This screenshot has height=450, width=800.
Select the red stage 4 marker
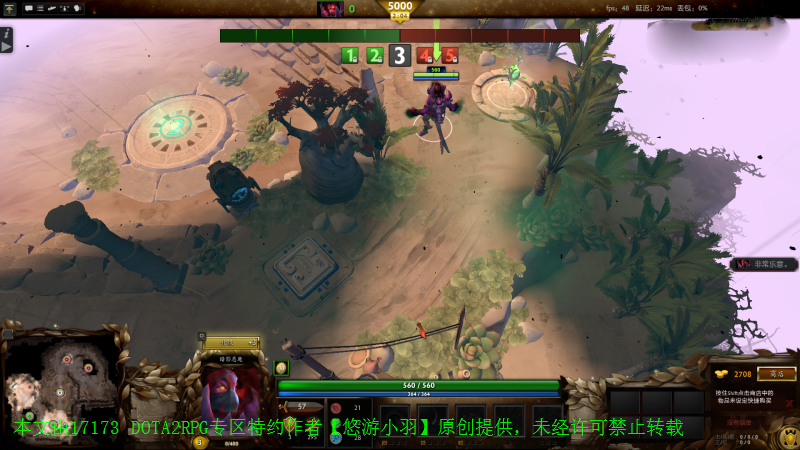426,56
